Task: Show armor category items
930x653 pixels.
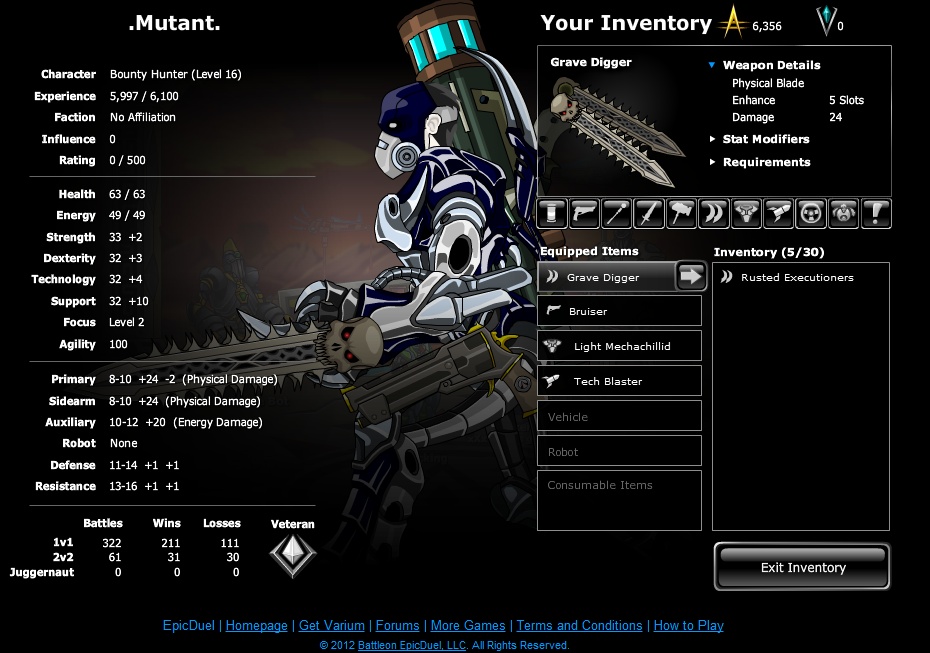Action: [x=746, y=213]
